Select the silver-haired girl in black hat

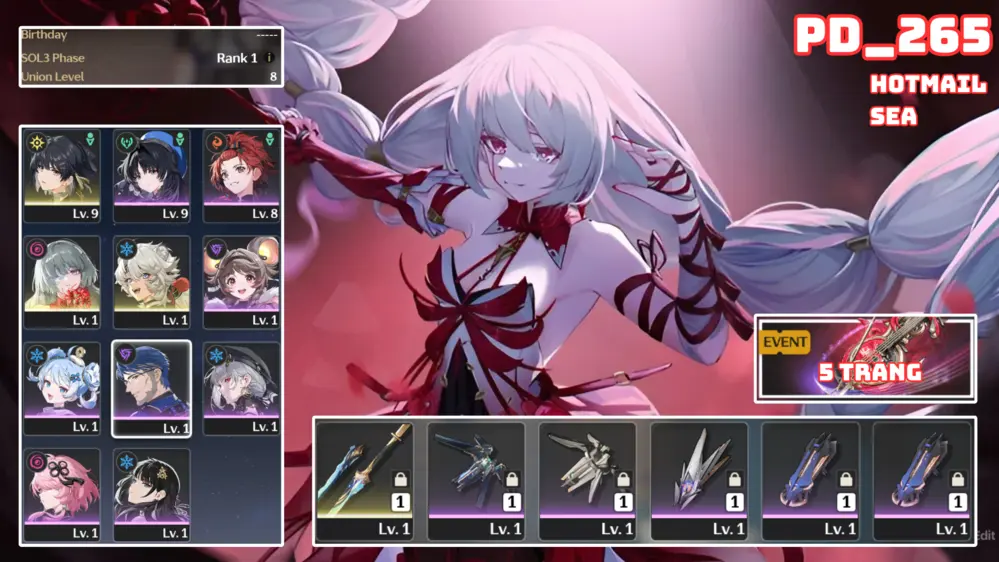[x=240, y=389]
